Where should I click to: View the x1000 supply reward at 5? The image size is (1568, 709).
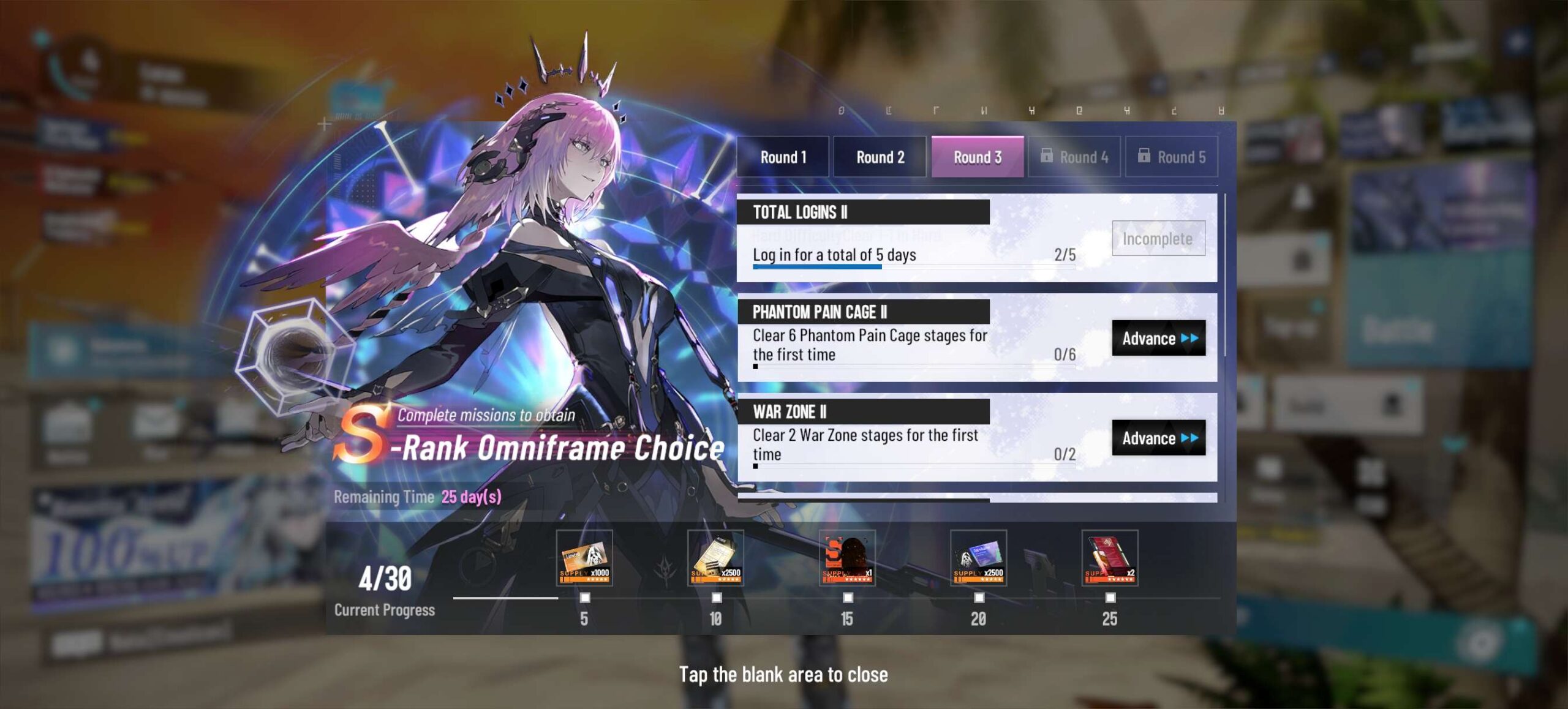(x=584, y=558)
